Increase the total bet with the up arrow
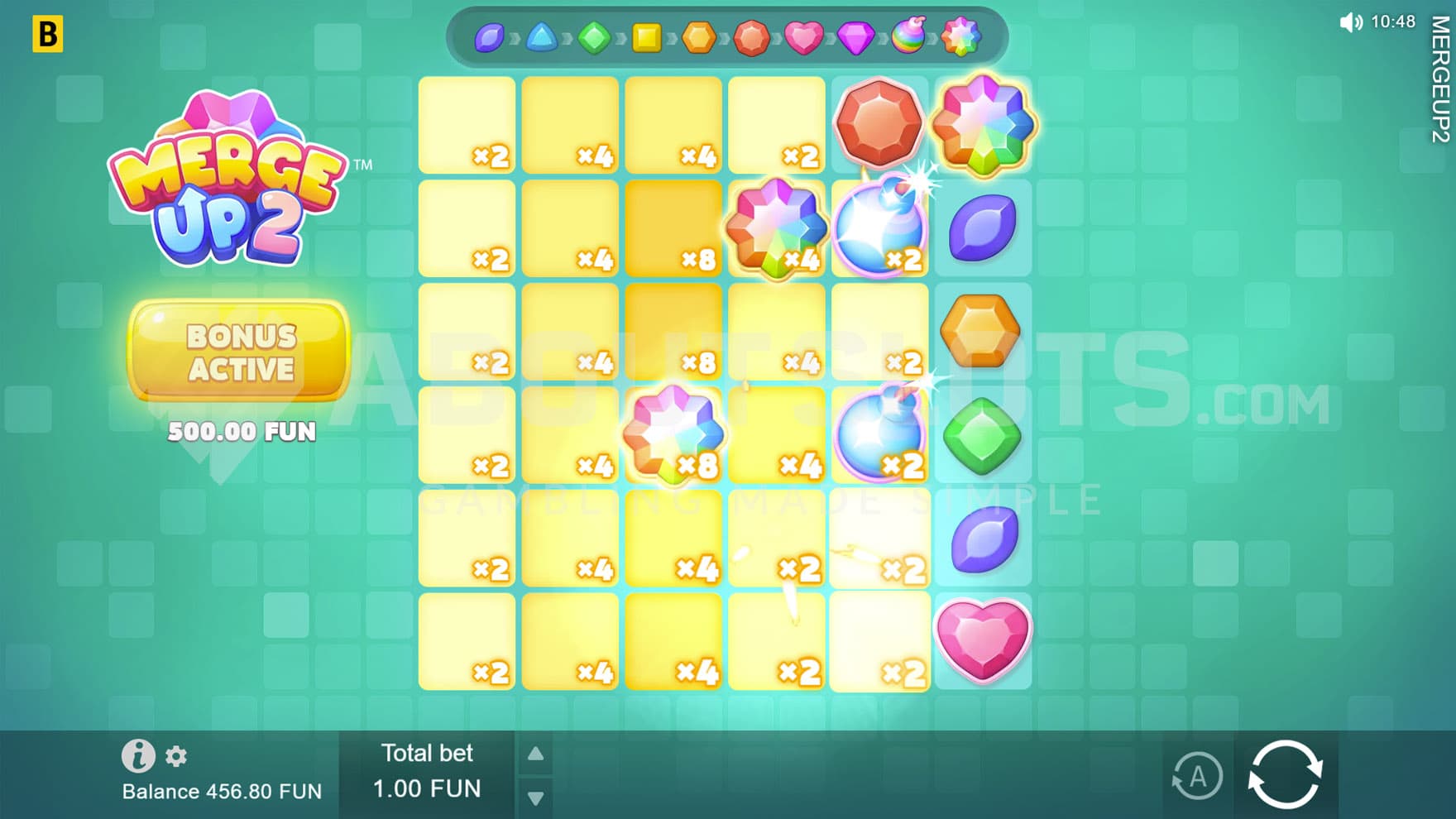 (536, 754)
